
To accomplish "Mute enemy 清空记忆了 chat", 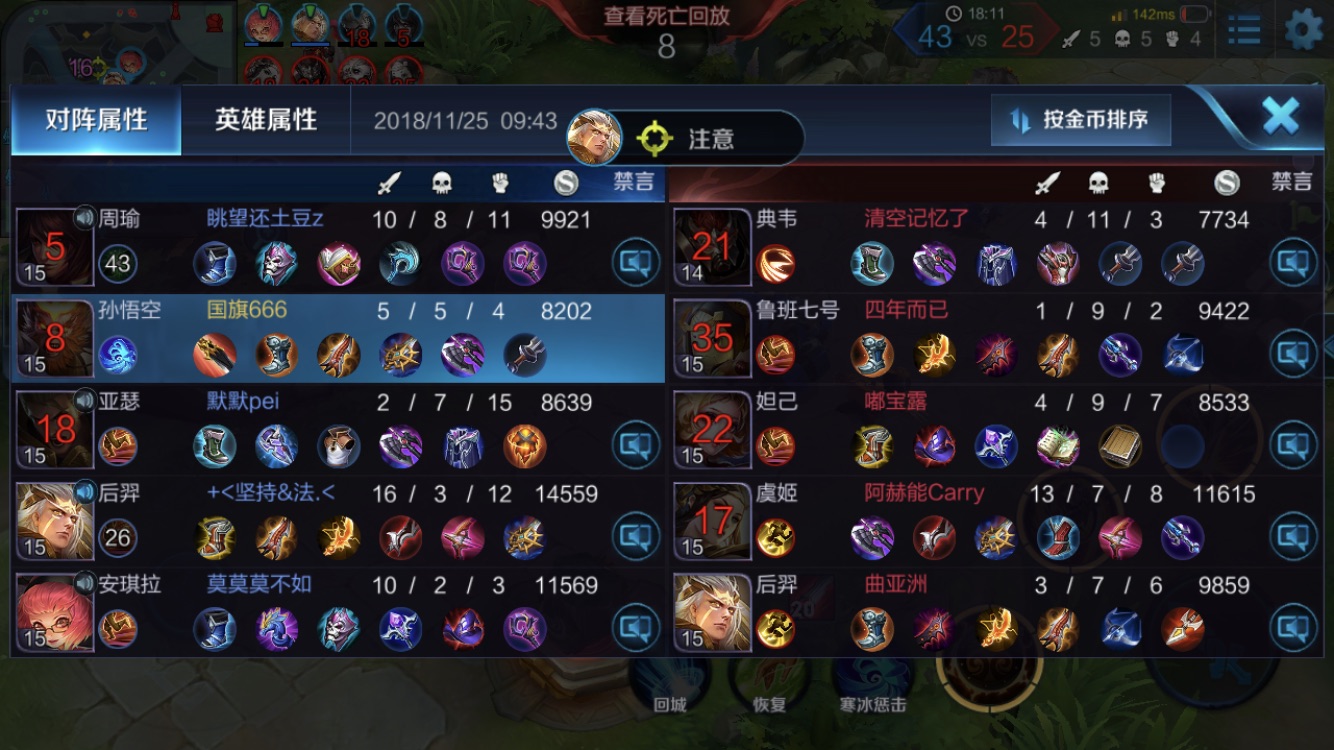I will (x=1293, y=262).
